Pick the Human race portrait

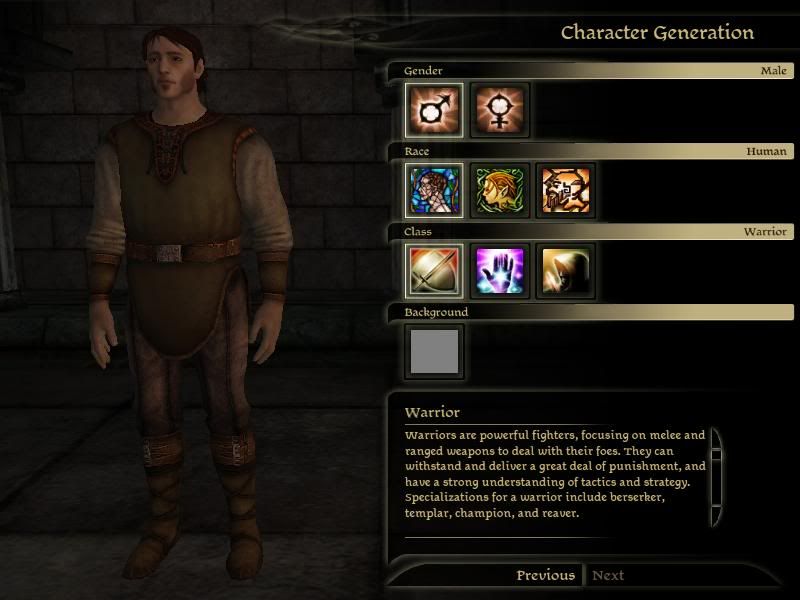pos(434,191)
